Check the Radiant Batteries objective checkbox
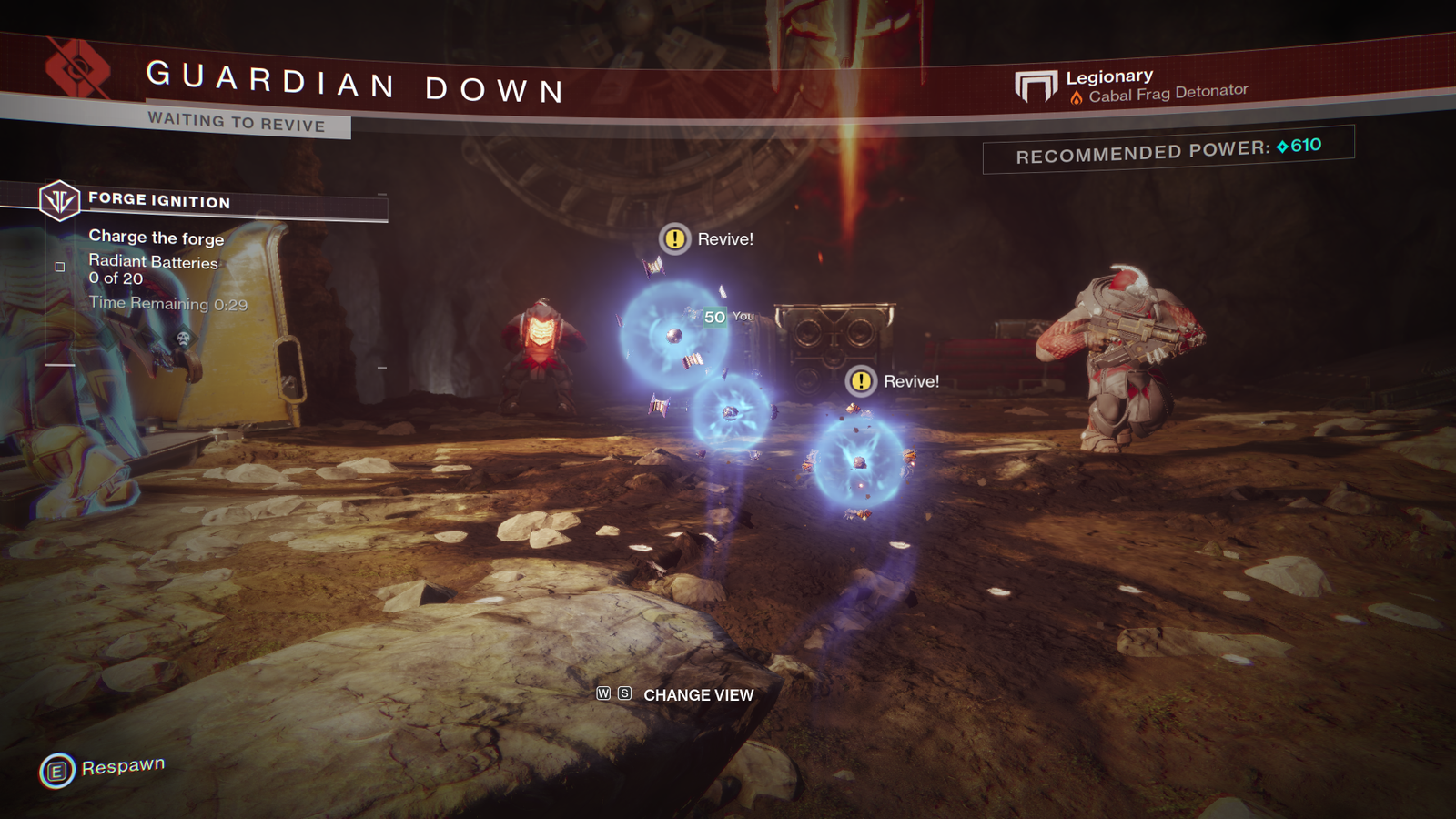This screenshot has height=819, width=1456. (x=61, y=266)
